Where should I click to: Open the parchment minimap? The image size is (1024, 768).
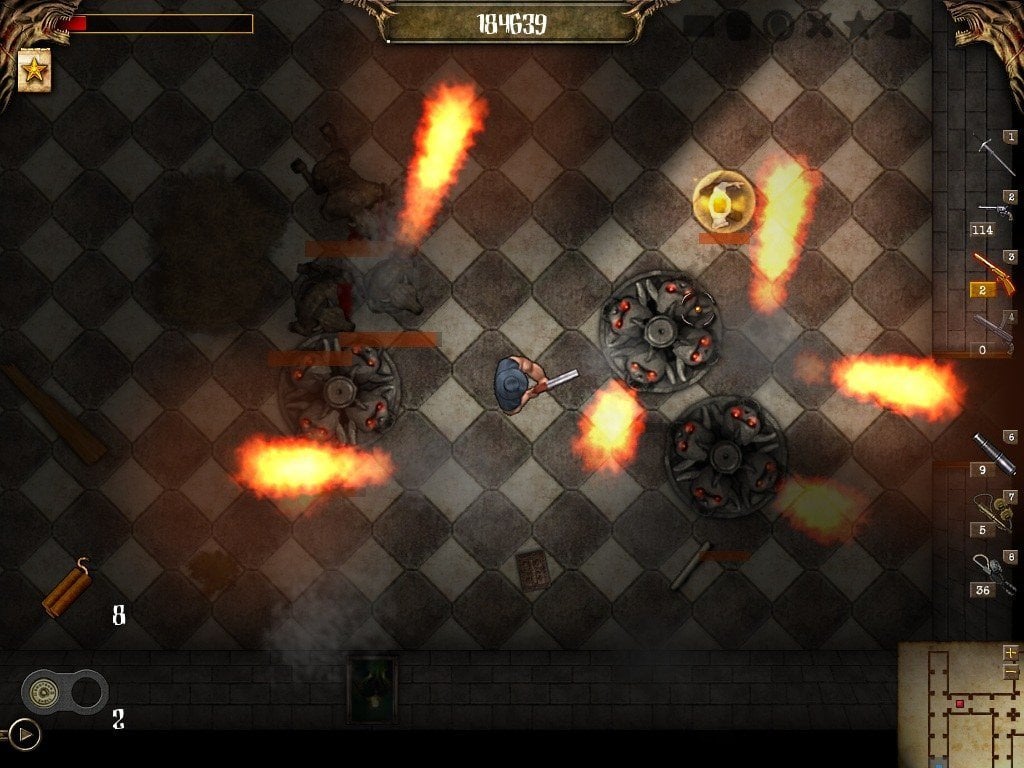pyautogui.click(x=955, y=705)
